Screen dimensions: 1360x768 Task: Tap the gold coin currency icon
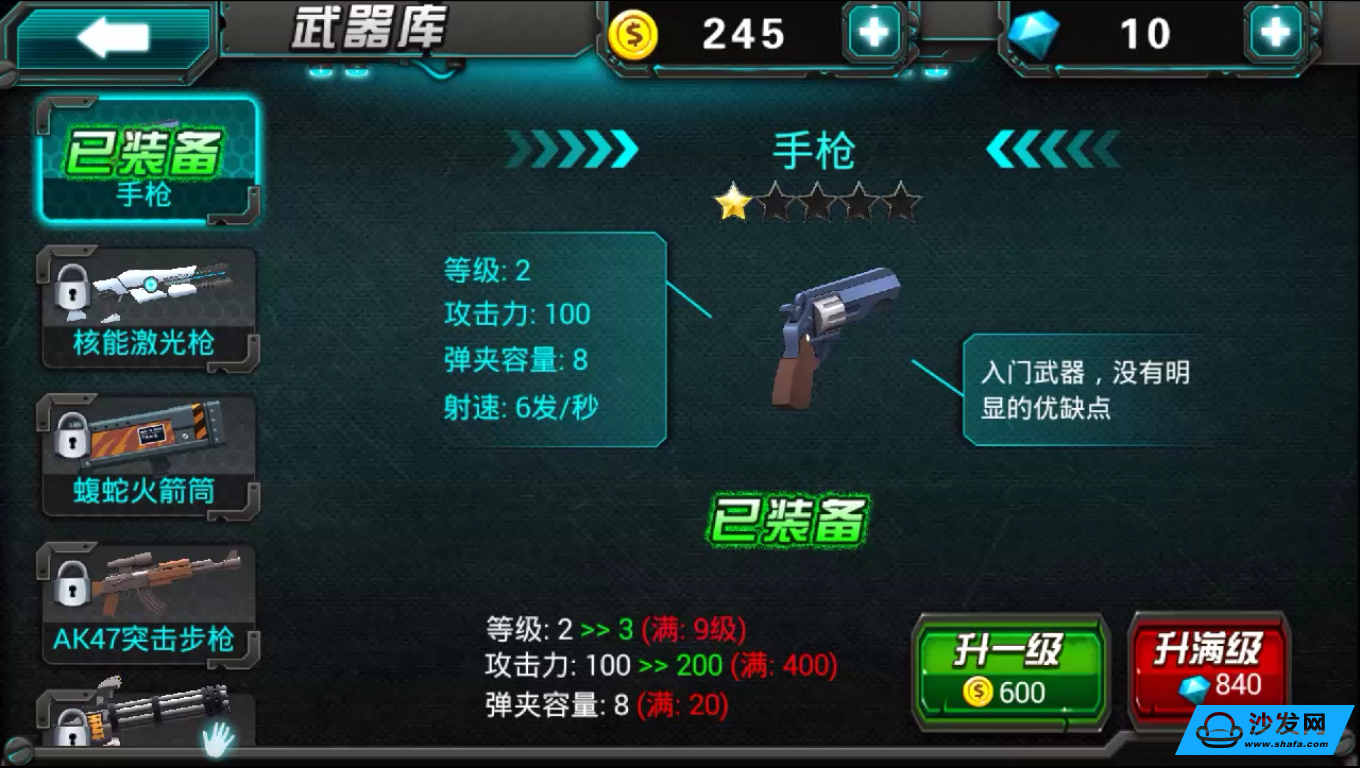(634, 33)
